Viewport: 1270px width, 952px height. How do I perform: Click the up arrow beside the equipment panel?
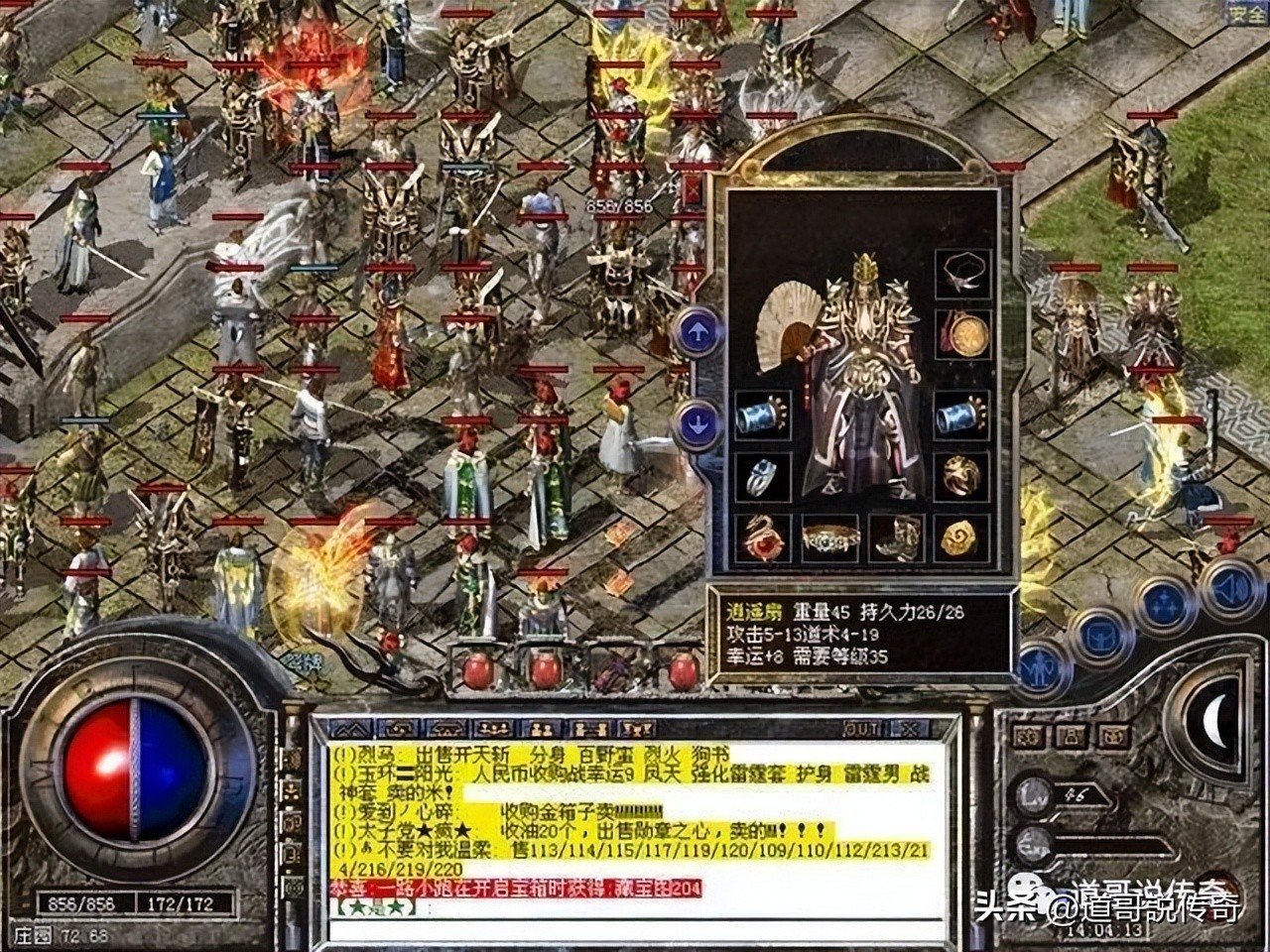[x=698, y=330]
